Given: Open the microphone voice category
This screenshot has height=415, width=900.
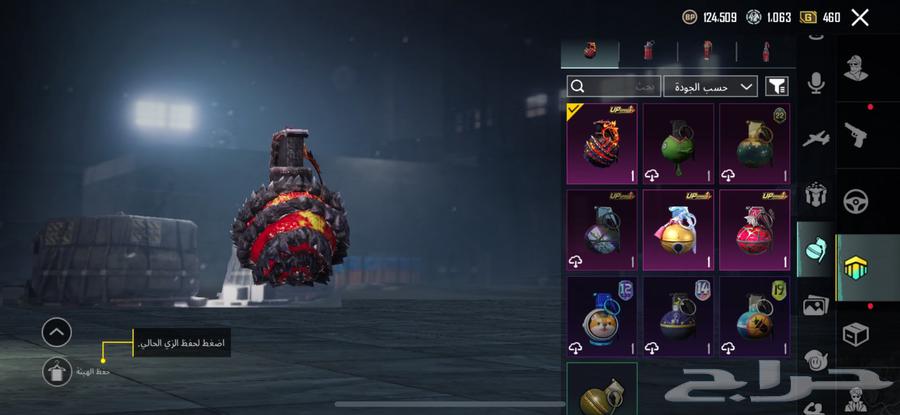Looking at the screenshot, I should (816, 84).
